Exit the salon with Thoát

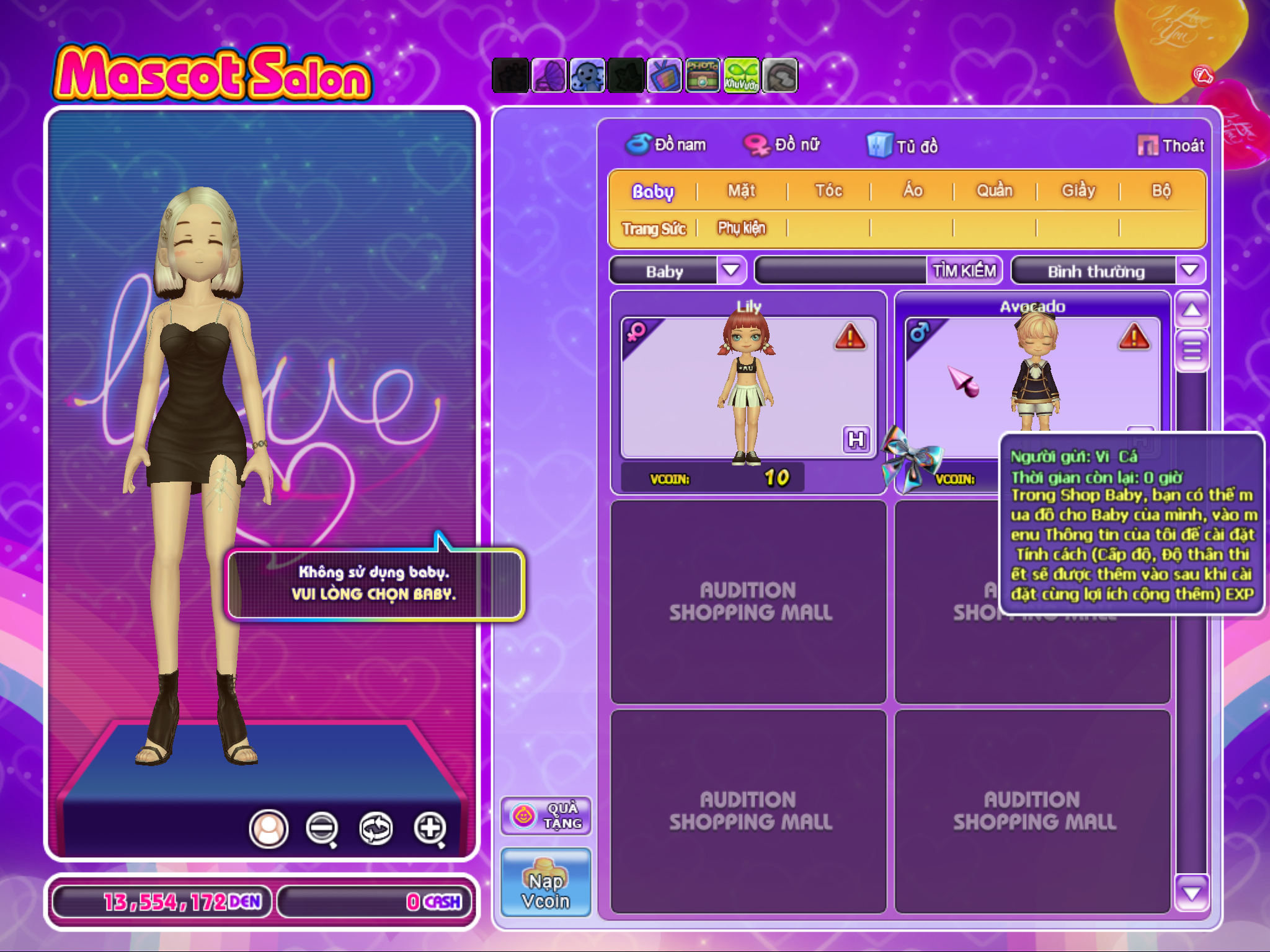click(1171, 146)
